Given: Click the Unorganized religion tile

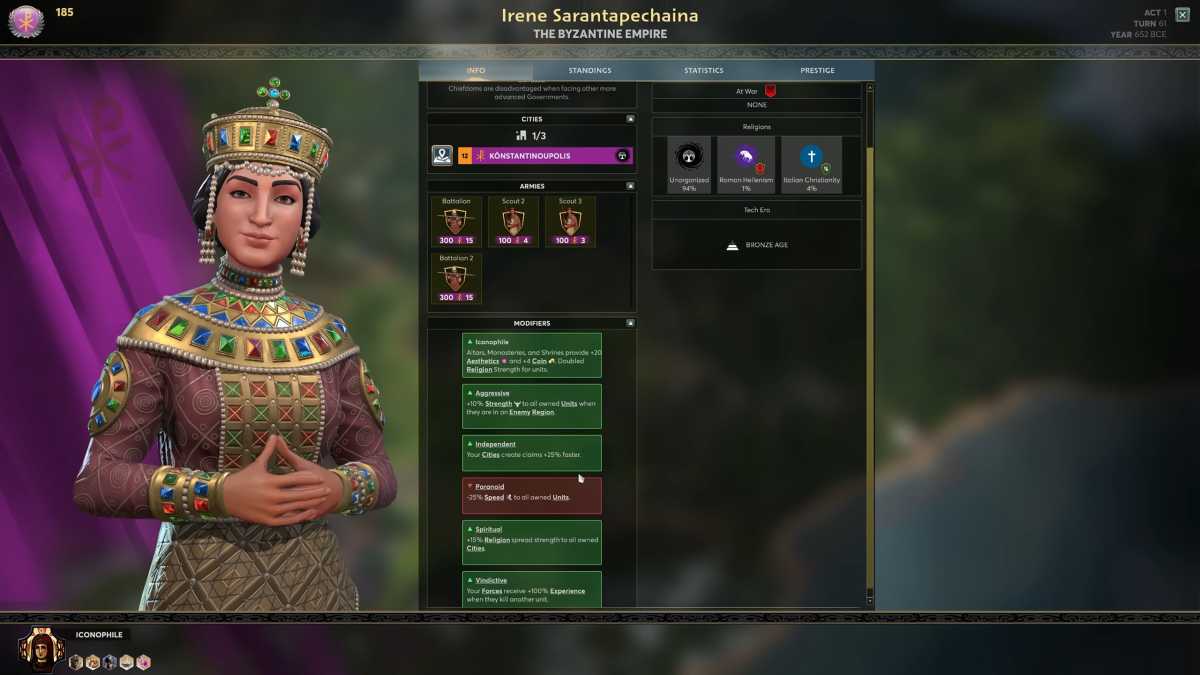Looking at the screenshot, I should pos(689,164).
